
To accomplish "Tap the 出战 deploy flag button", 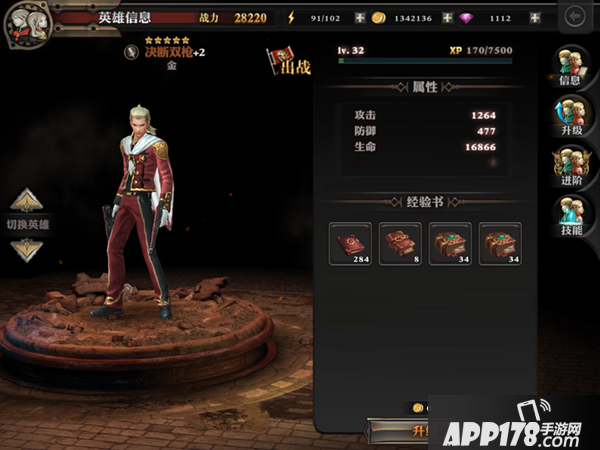I will click(287, 62).
